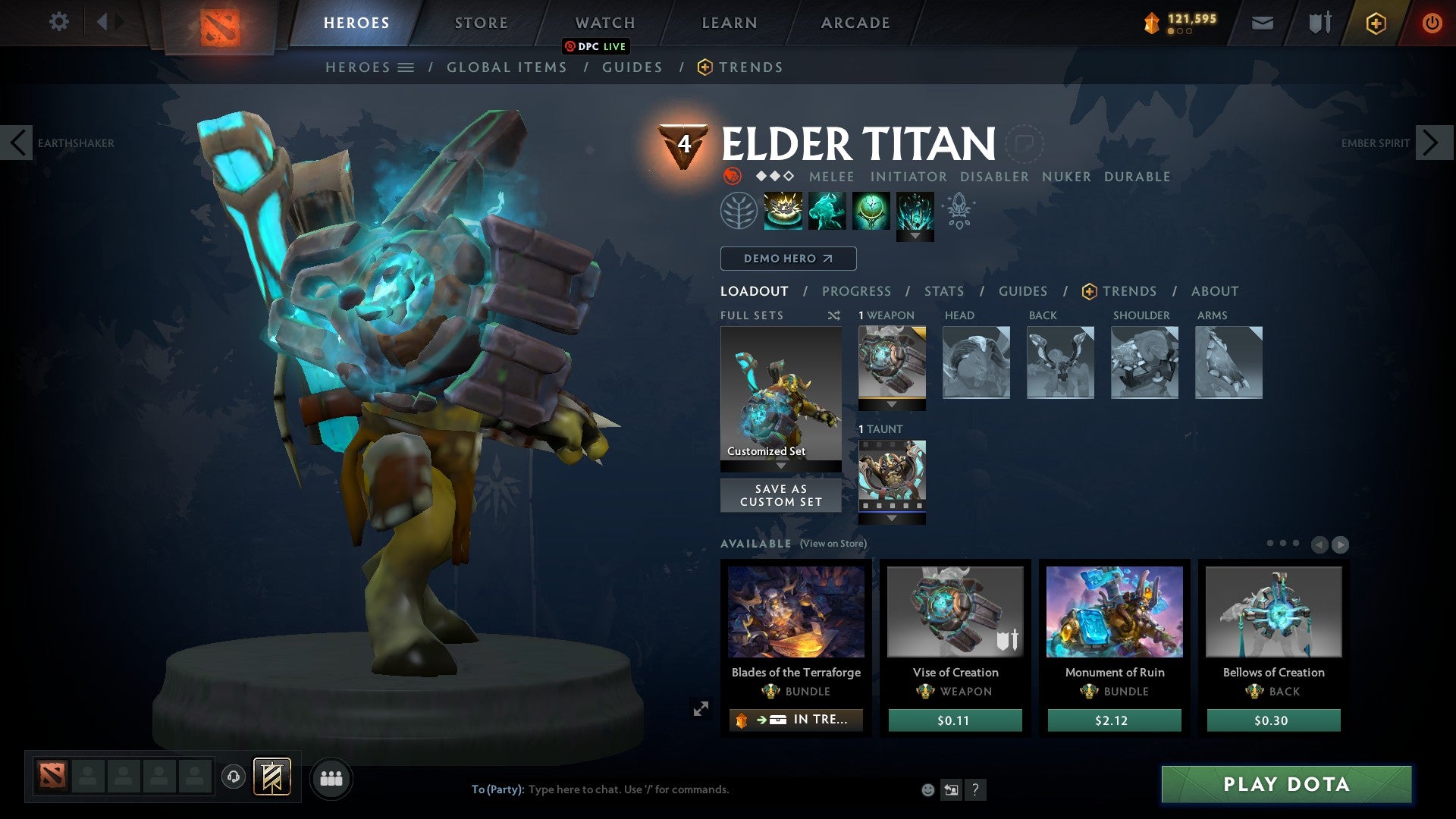Expand the Heroes hamburger menu

pyautogui.click(x=406, y=67)
